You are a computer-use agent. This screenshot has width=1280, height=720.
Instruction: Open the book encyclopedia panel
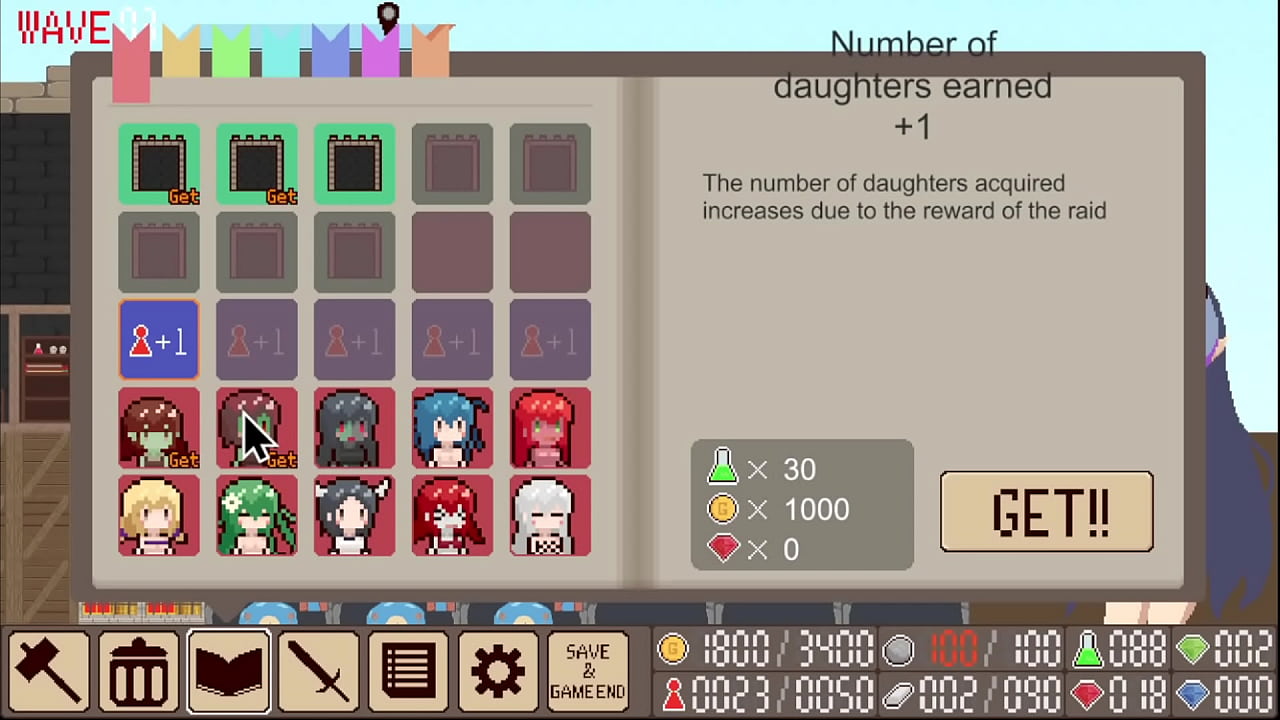point(228,668)
